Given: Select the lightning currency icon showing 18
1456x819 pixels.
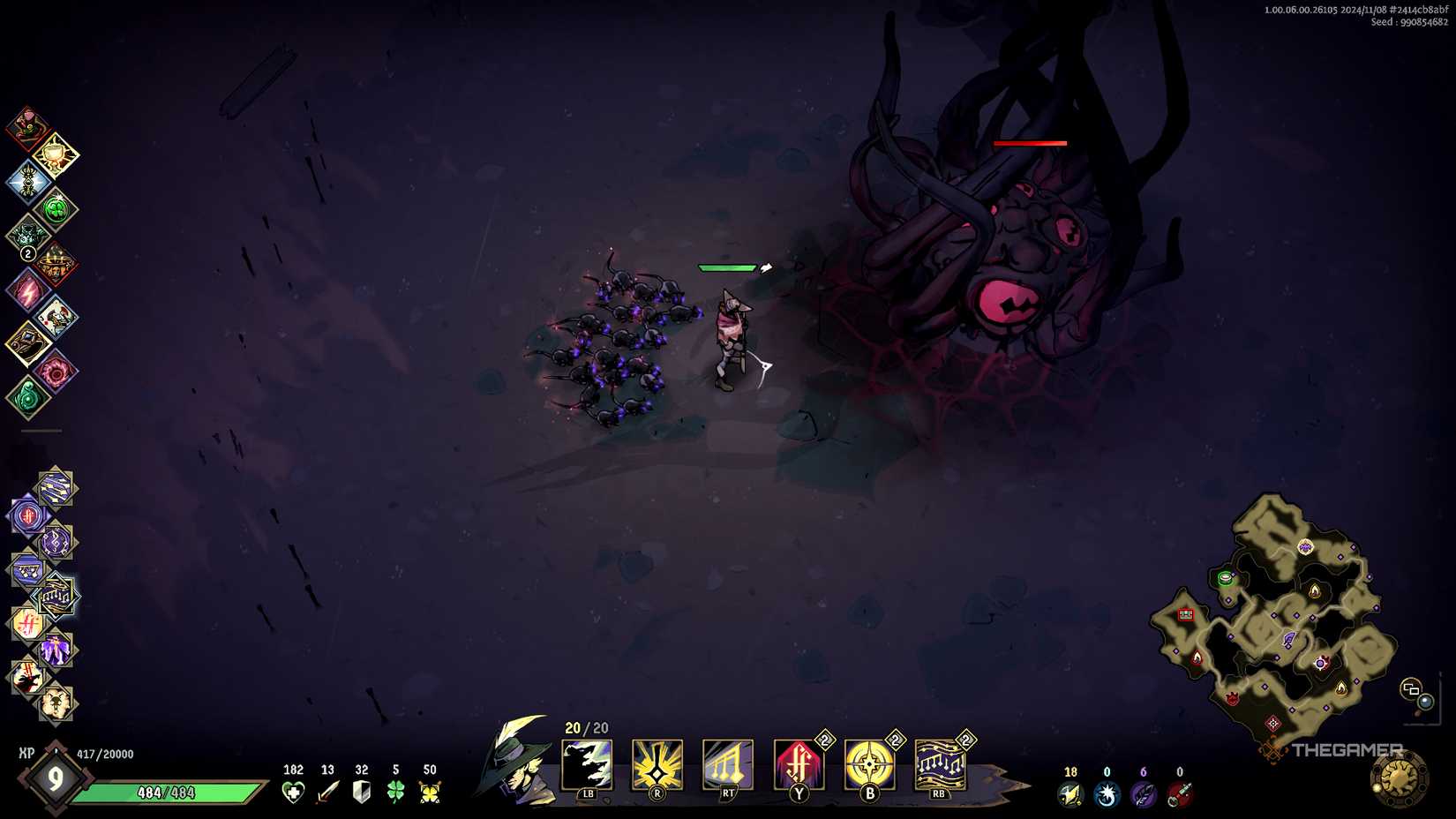Looking at the screenshot, I should [1070, 793].
